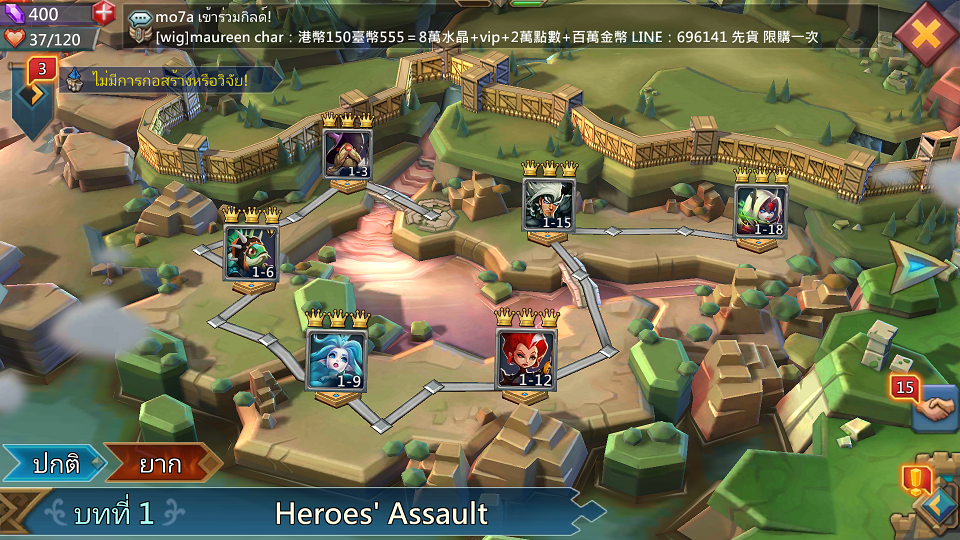This screenshot has height=540, width=960.
Task: Open the exclamation alert icon
Action: coord(914,481)
